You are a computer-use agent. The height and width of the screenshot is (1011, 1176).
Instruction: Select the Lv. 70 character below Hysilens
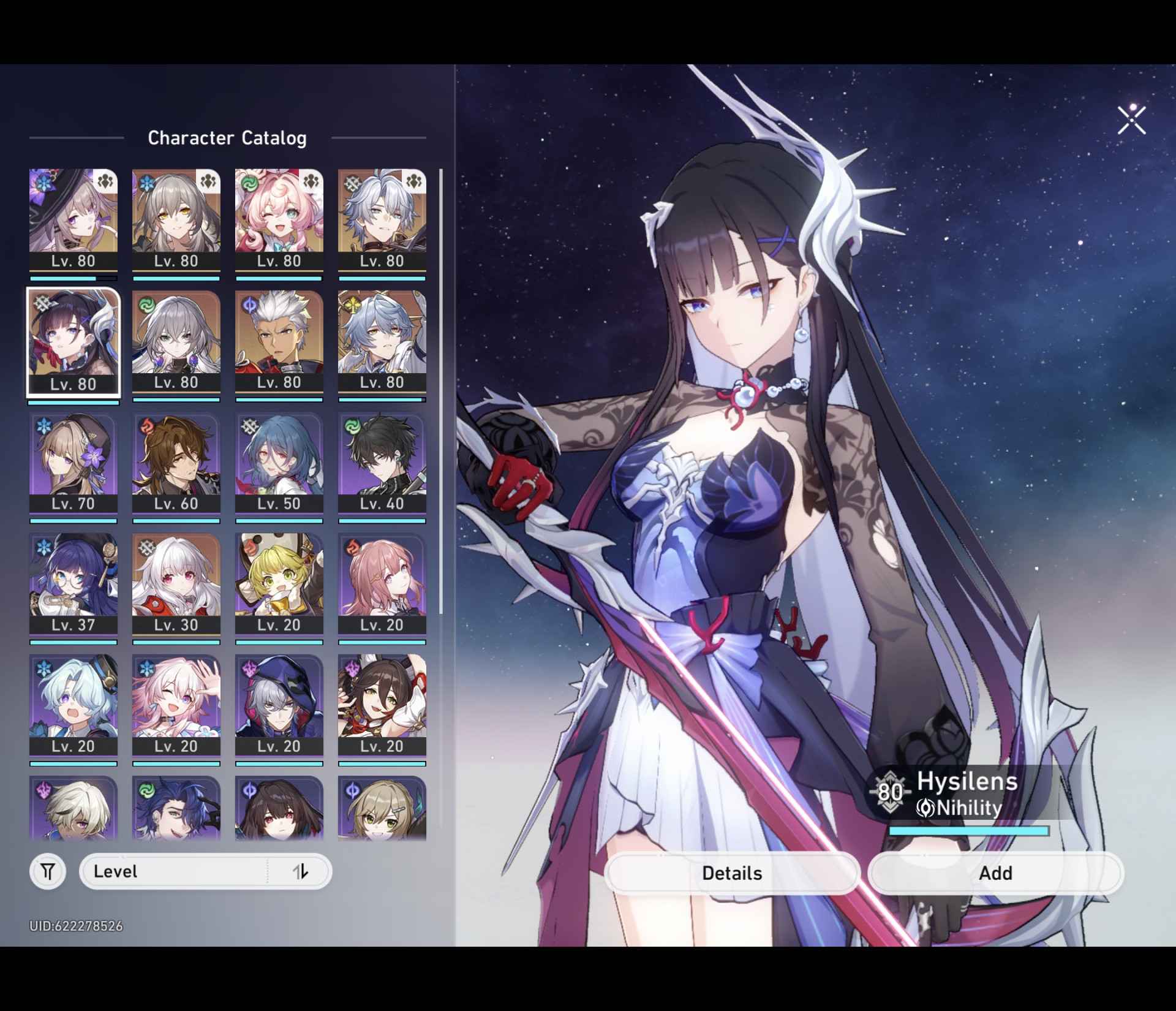[73, 463]
